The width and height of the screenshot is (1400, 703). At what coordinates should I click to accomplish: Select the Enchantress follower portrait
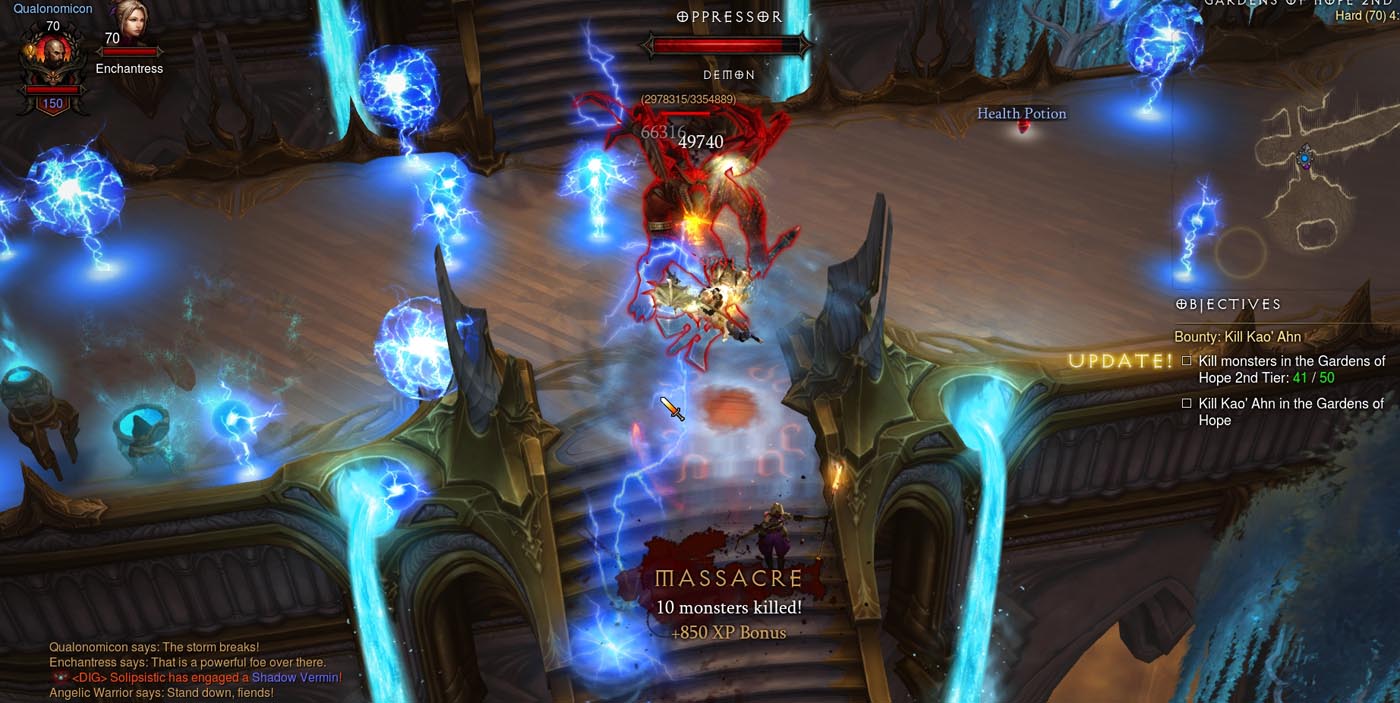point(129,22)
